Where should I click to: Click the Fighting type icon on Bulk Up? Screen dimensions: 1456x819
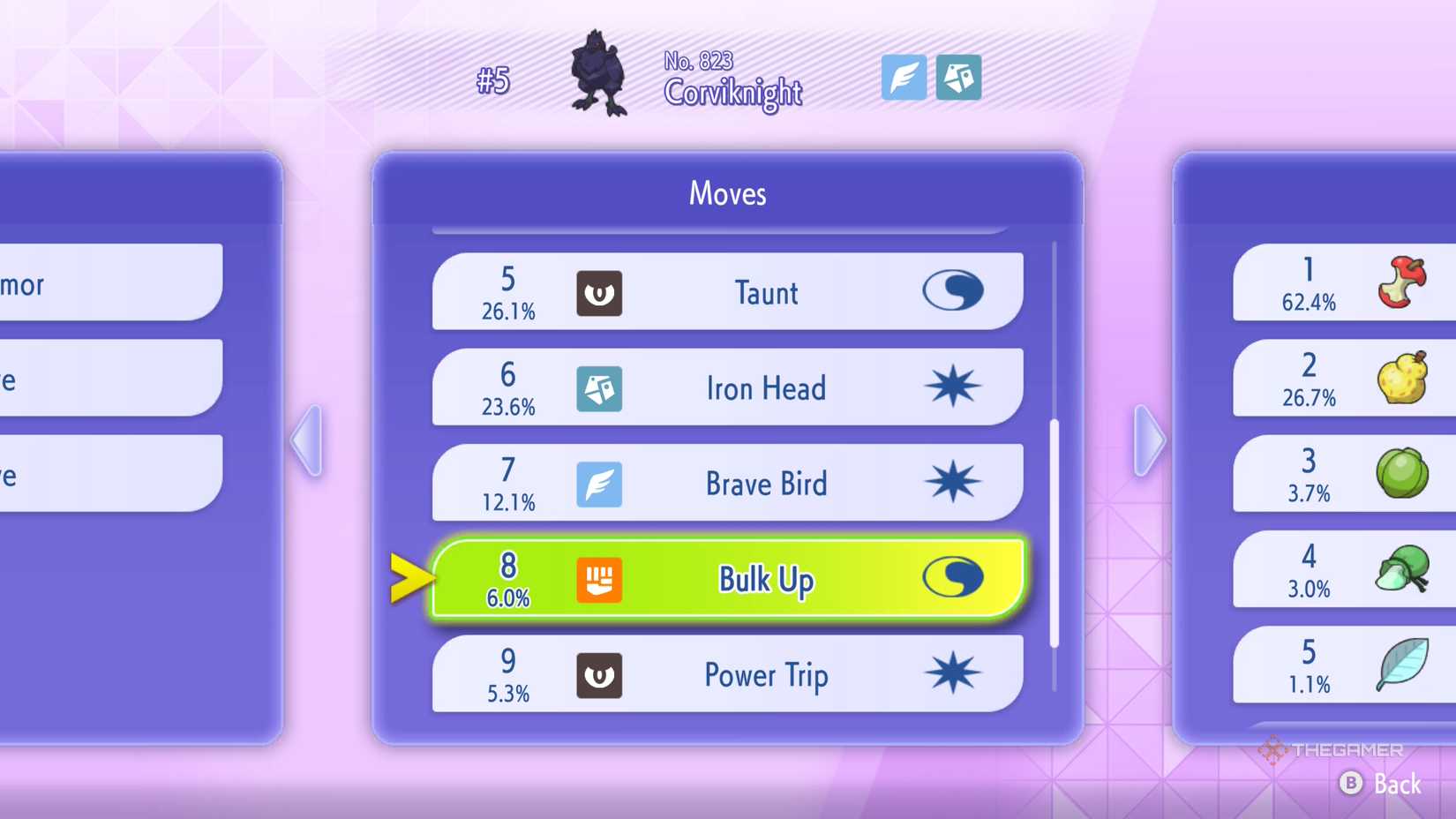click(x=600, y=579)
